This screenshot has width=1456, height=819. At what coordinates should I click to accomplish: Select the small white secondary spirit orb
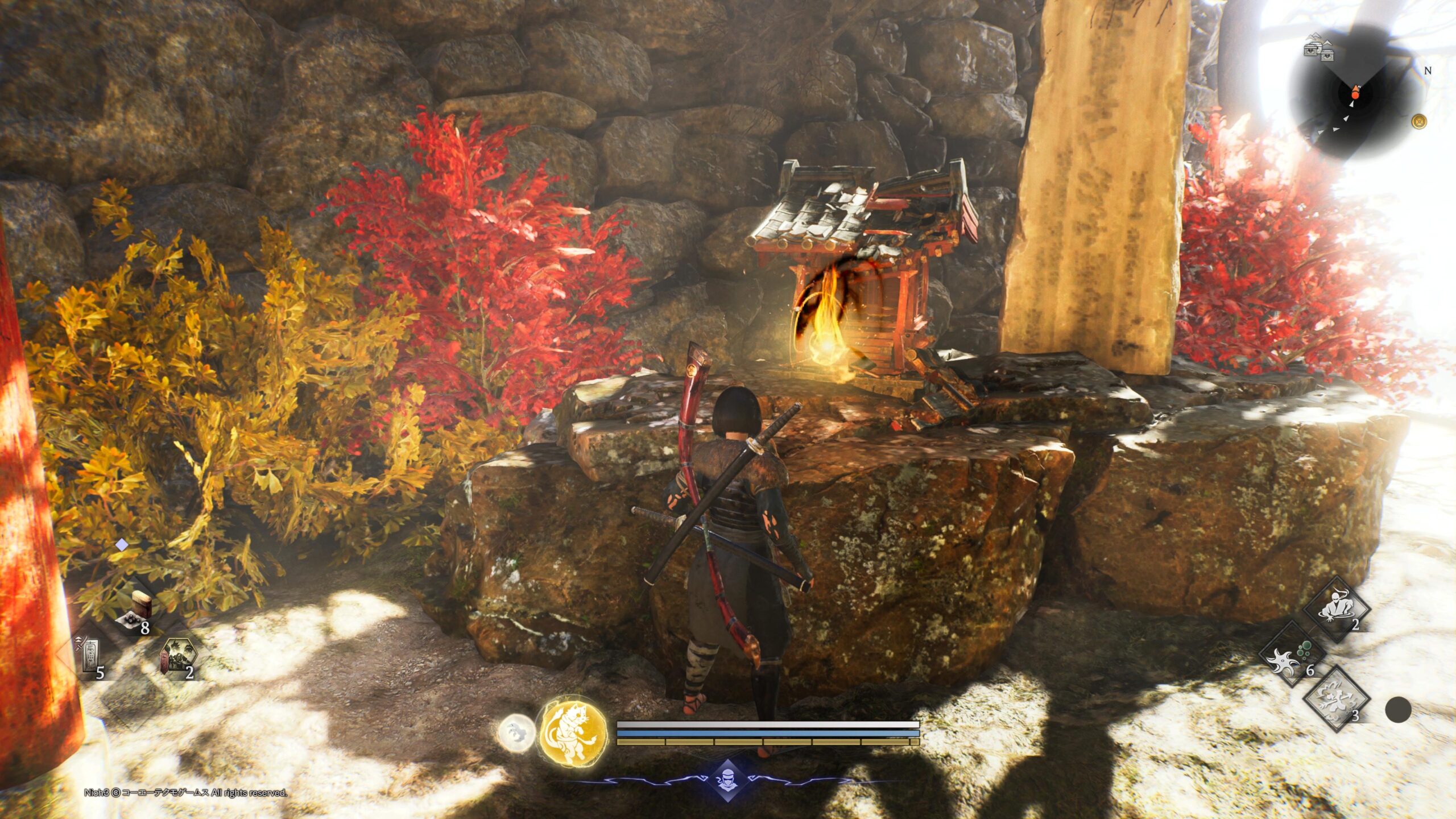516,733
